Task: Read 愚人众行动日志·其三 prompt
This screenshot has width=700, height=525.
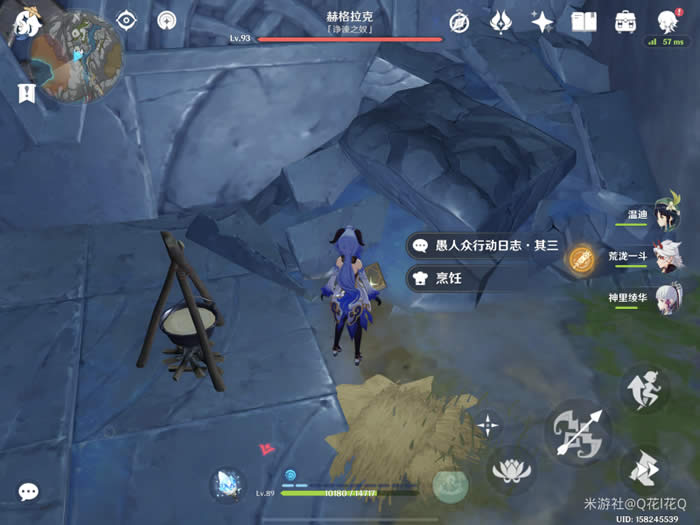Action: (x=485, y=245)
